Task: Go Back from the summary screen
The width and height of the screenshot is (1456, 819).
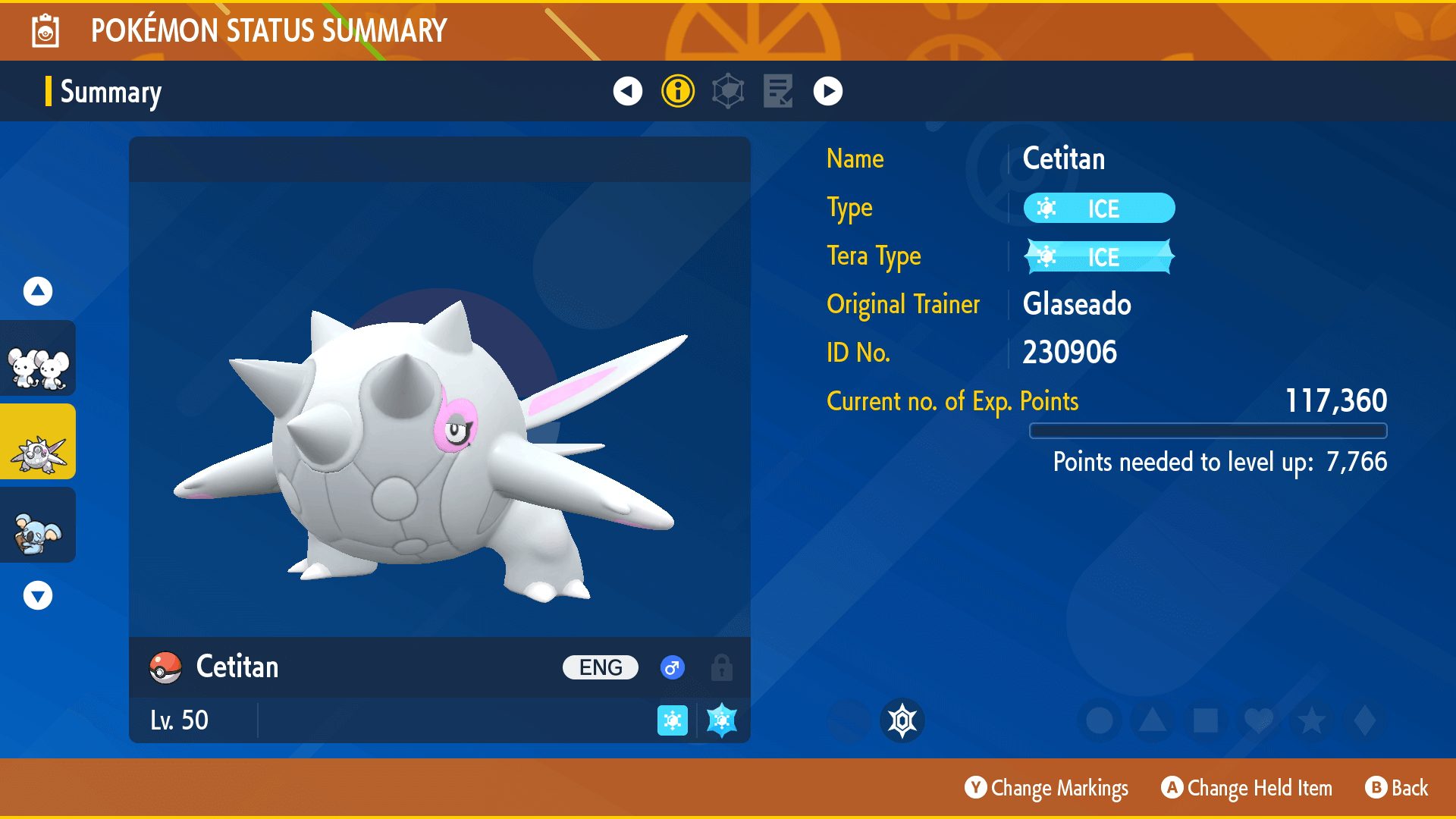Action: (1397, 788)
